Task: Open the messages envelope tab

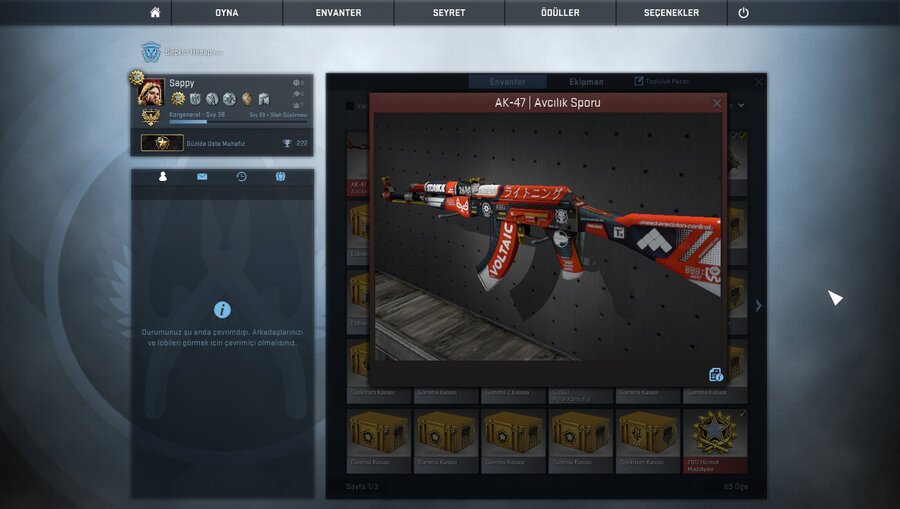Action: [x=202, y=177]
